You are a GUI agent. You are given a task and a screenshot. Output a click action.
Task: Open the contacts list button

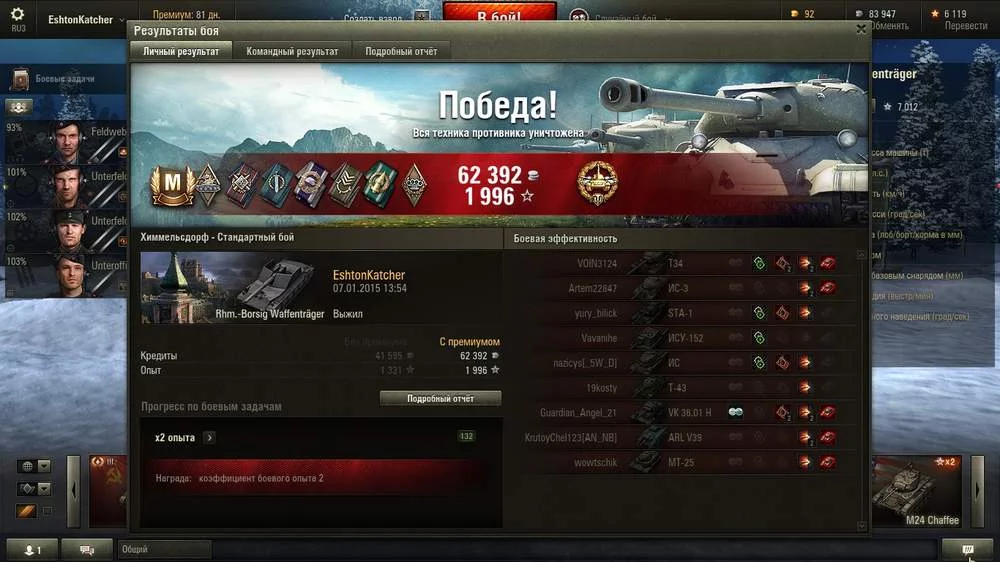point(32,549)
